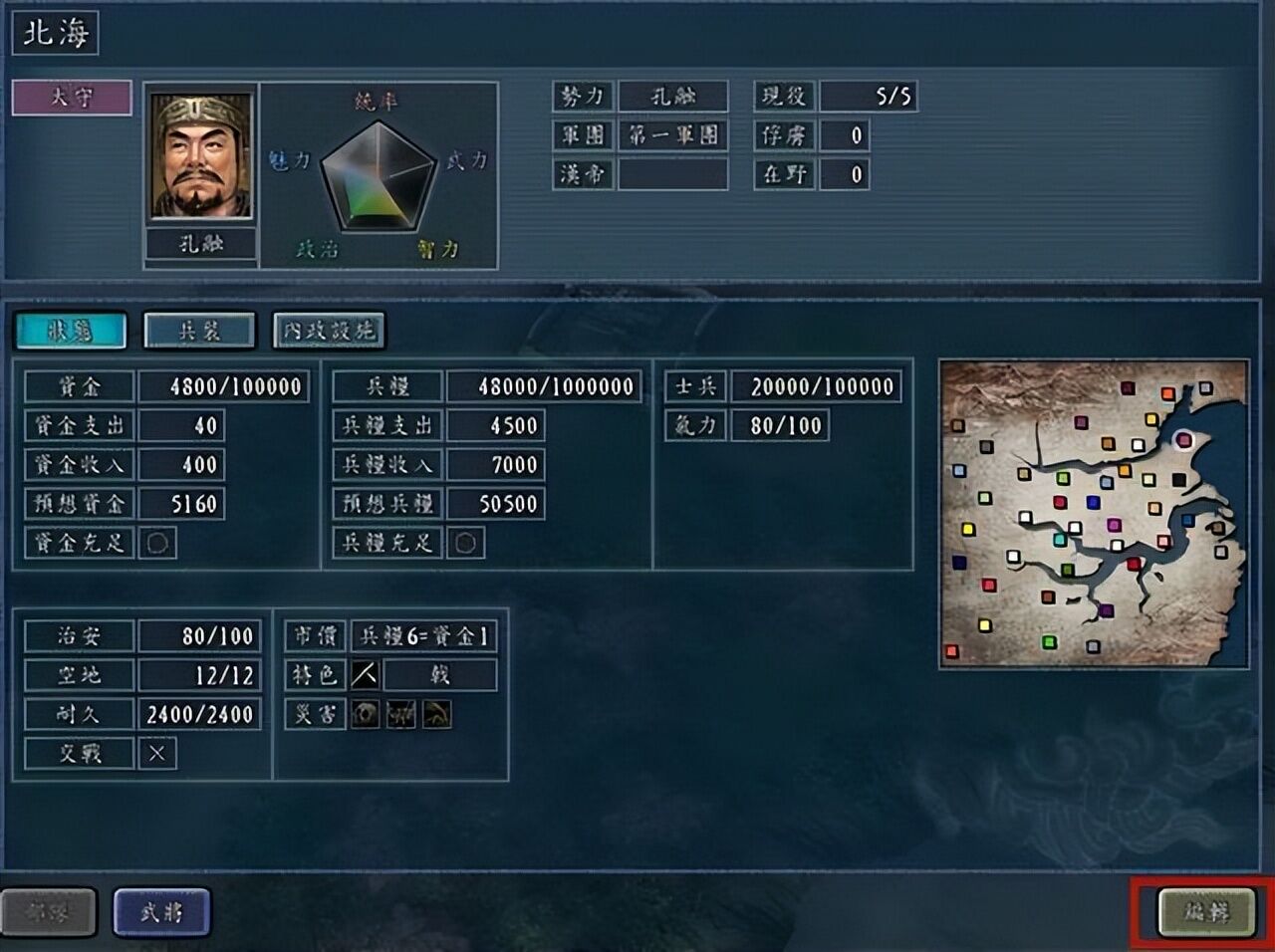
Task: Open the 勢力 faction selector showing 孔融
Action: [673, 96]
